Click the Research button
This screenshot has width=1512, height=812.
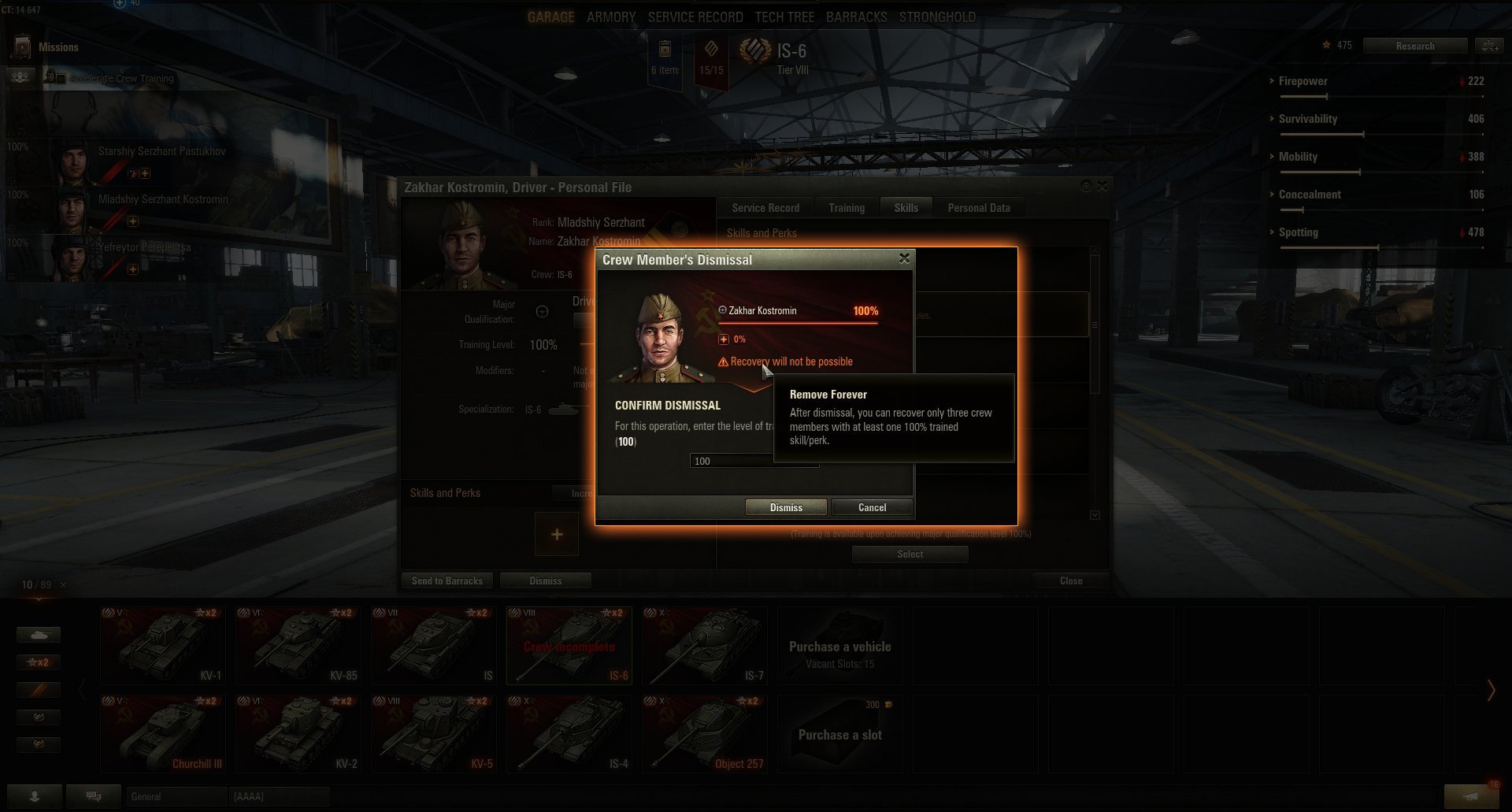[1414, 46]
